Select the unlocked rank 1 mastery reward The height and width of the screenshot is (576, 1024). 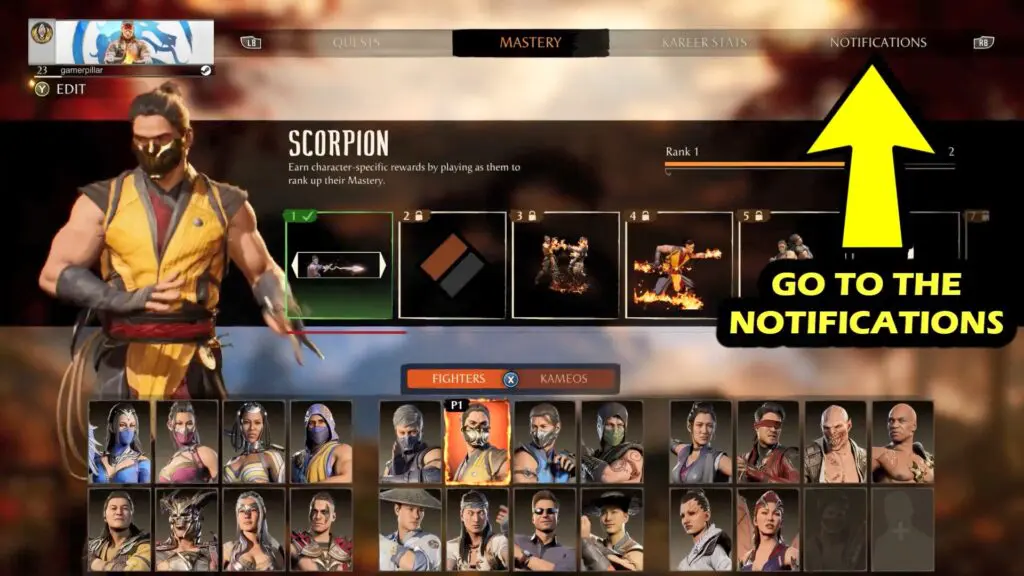pos(339,265)
